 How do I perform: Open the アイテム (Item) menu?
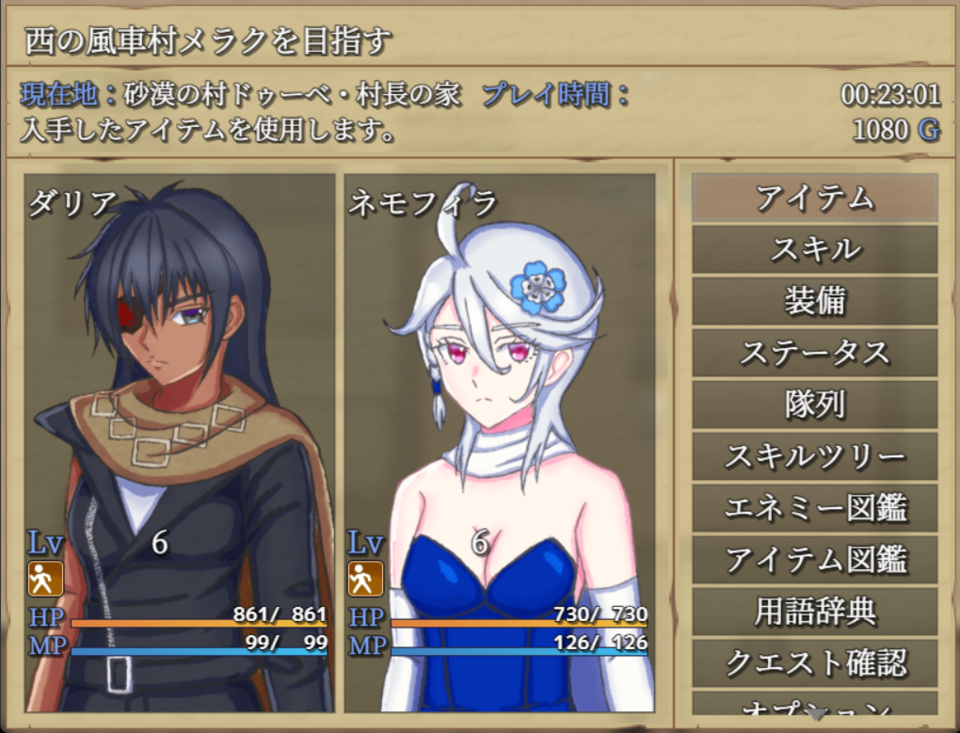point(814,198)
